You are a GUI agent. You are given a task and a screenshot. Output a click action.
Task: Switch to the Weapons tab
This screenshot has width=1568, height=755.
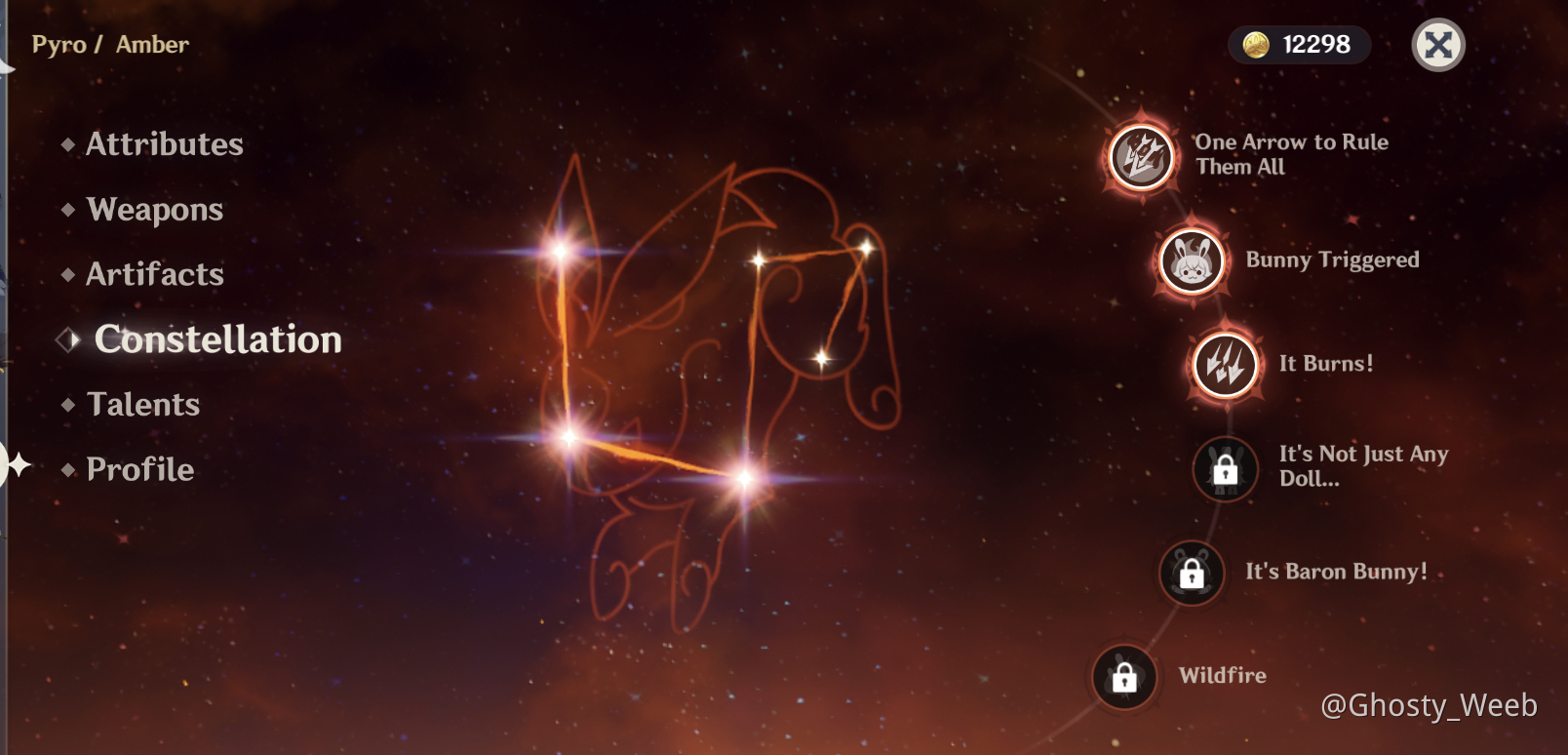point(154,210)
